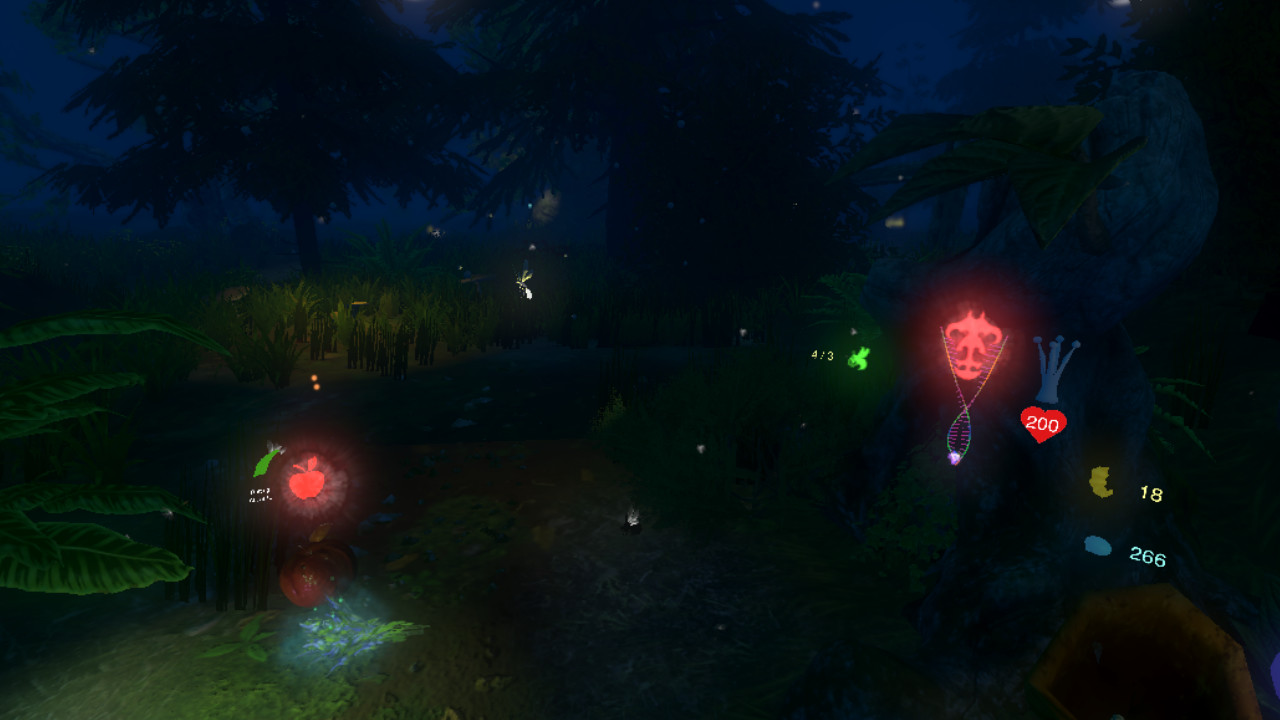The image size is (1280, 720).
Task: Click the cyan blob icon next to 266
Action: (x=1097, y=546)
